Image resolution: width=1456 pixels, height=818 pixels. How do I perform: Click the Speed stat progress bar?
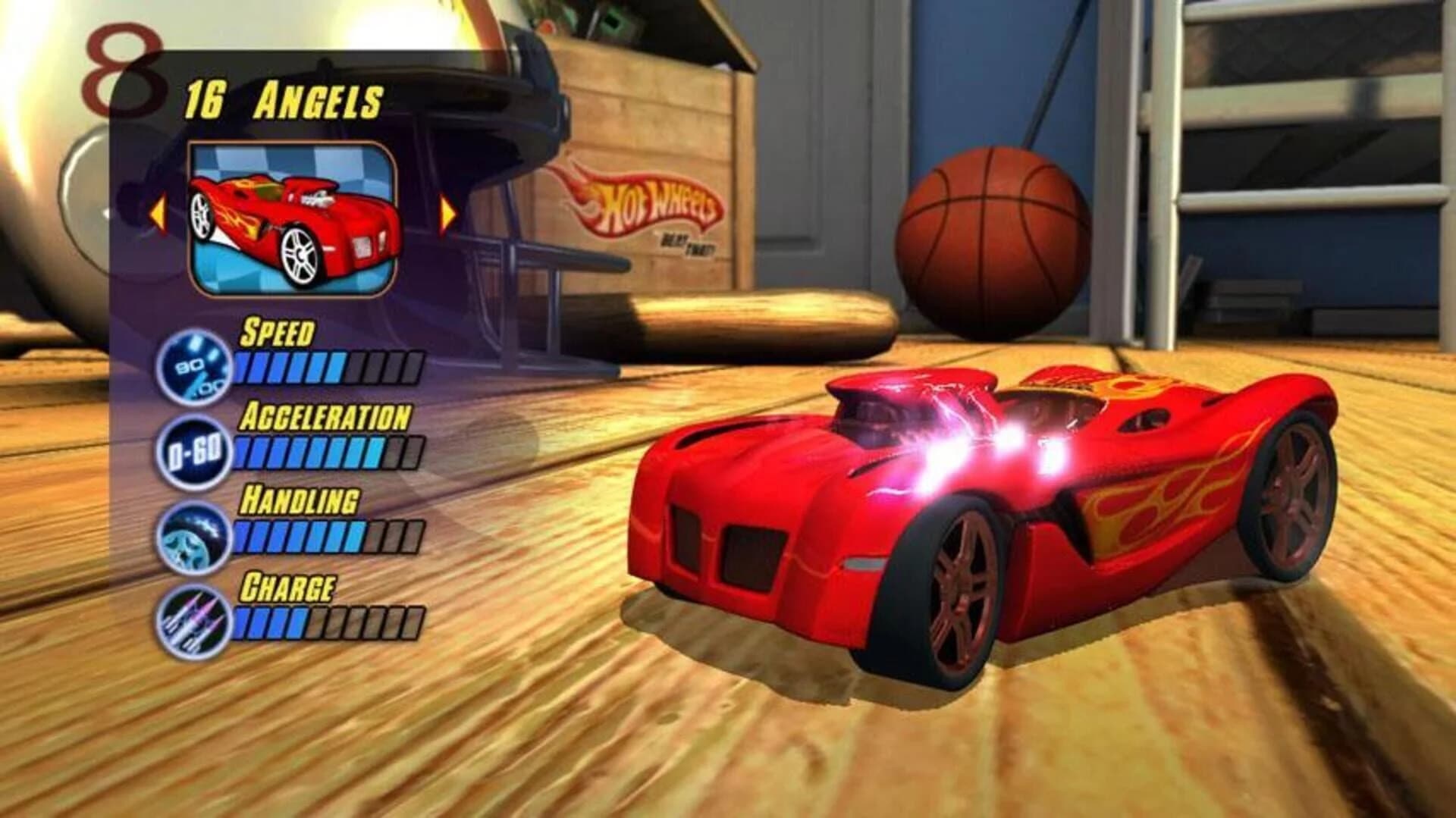click(326, 364)
